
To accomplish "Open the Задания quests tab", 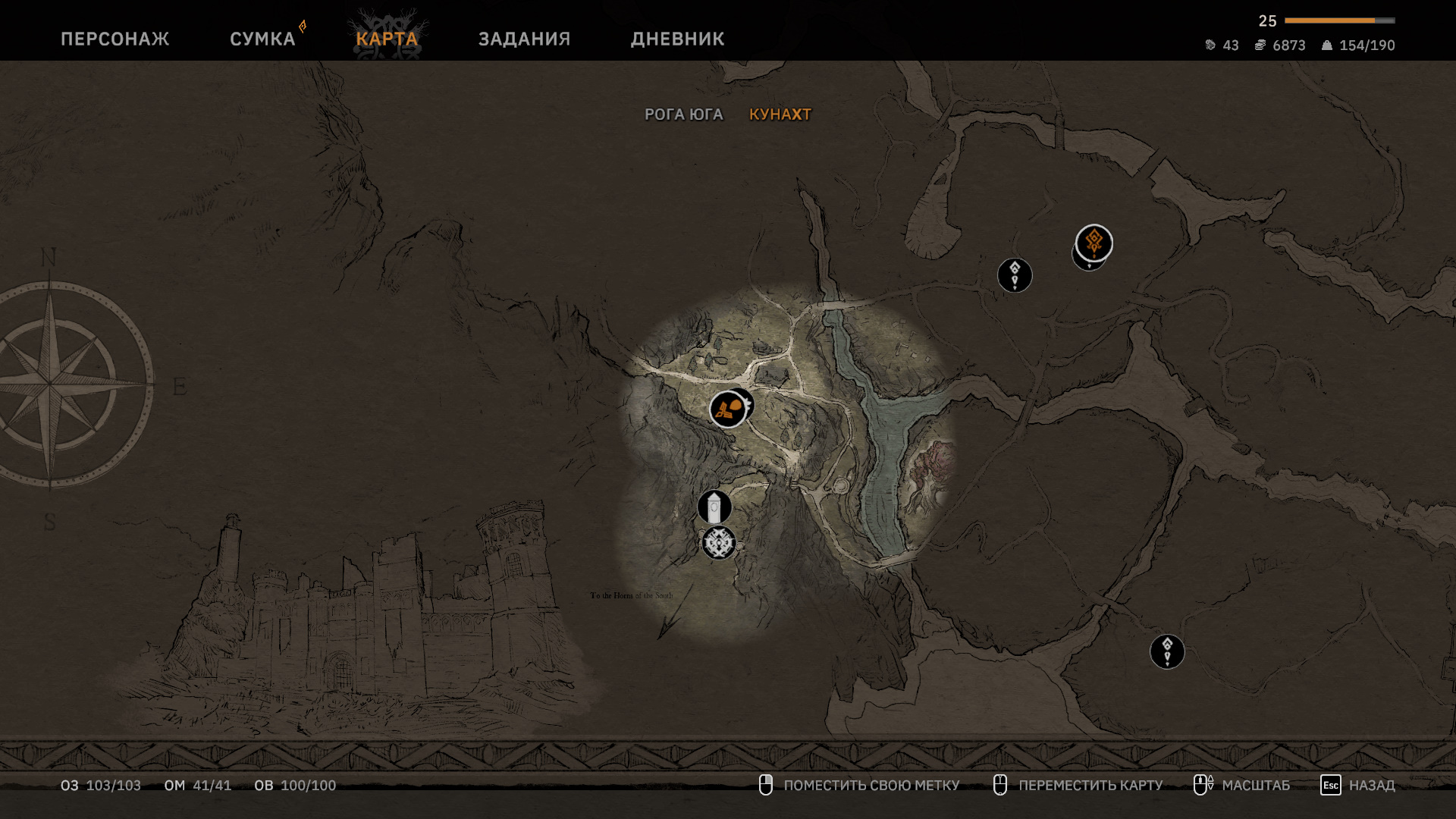I will (x=524, y=39).
